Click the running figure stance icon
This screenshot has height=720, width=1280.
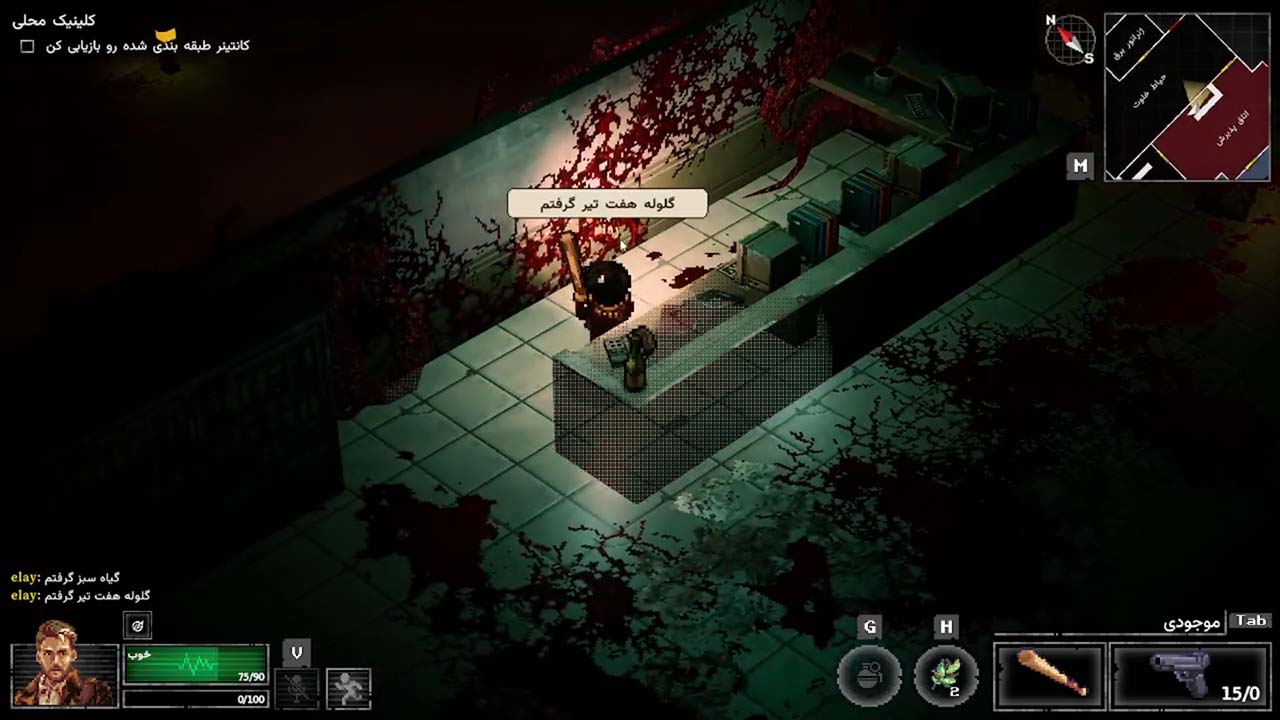coord(348,687)
